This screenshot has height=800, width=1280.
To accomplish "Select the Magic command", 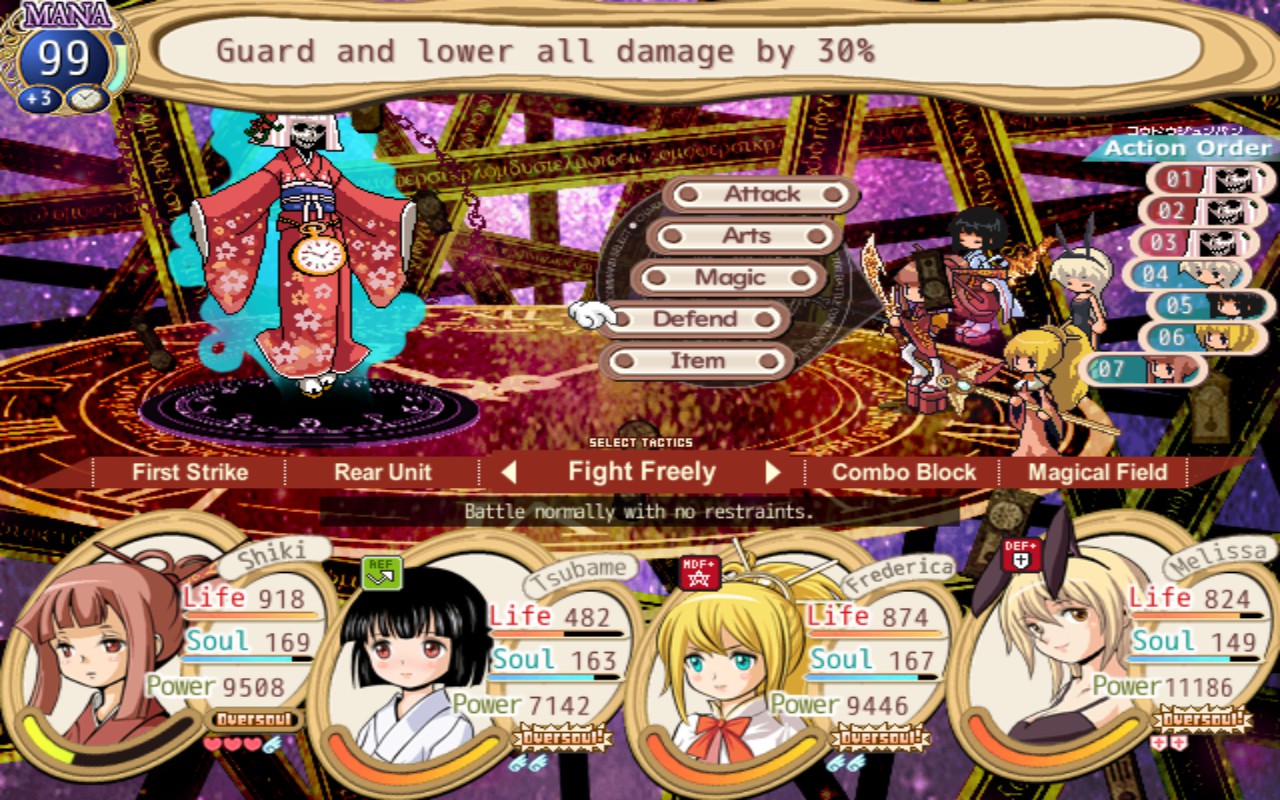I will tap(731, 278).
